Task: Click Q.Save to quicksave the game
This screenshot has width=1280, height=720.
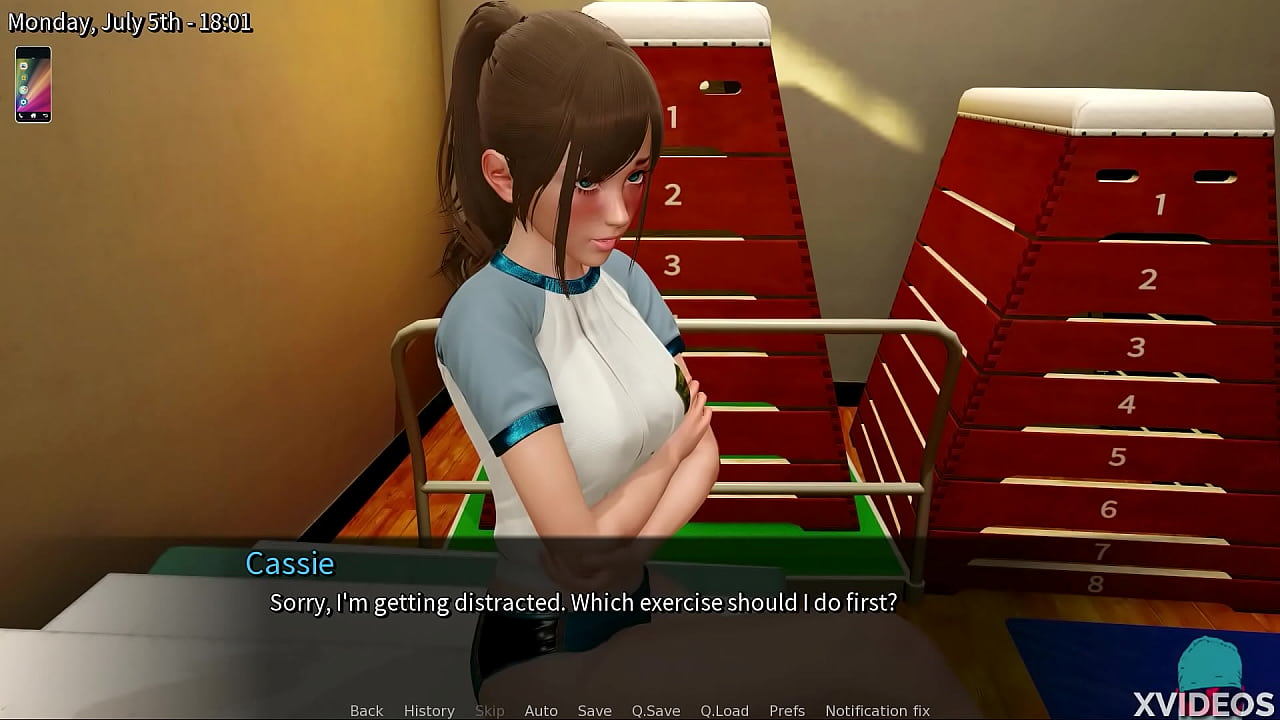Action: [x=655, y=710]
